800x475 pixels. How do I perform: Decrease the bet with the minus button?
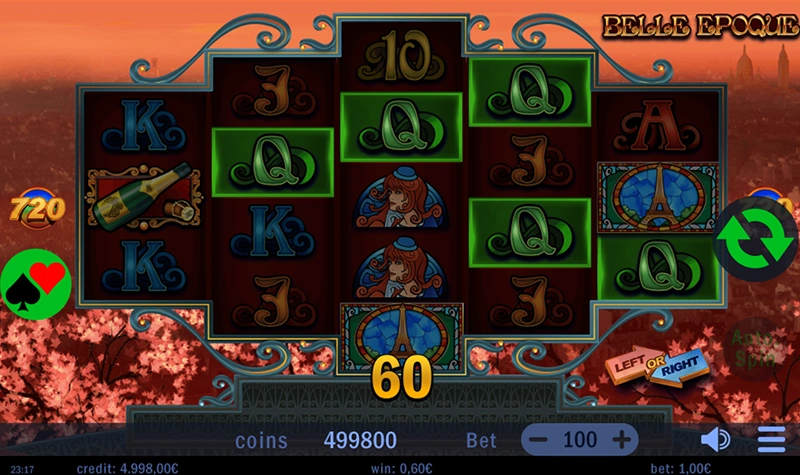point(538,440)
